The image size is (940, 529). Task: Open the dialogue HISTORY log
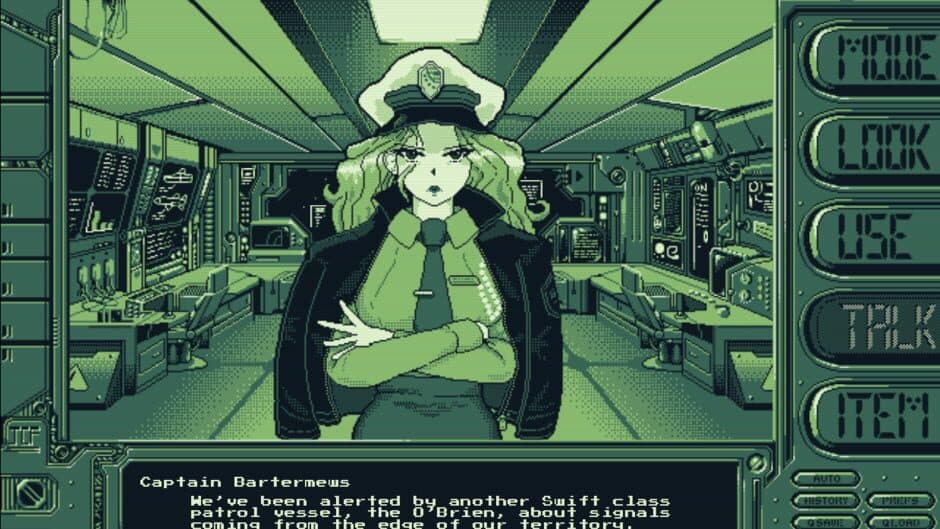click(827, 500)
